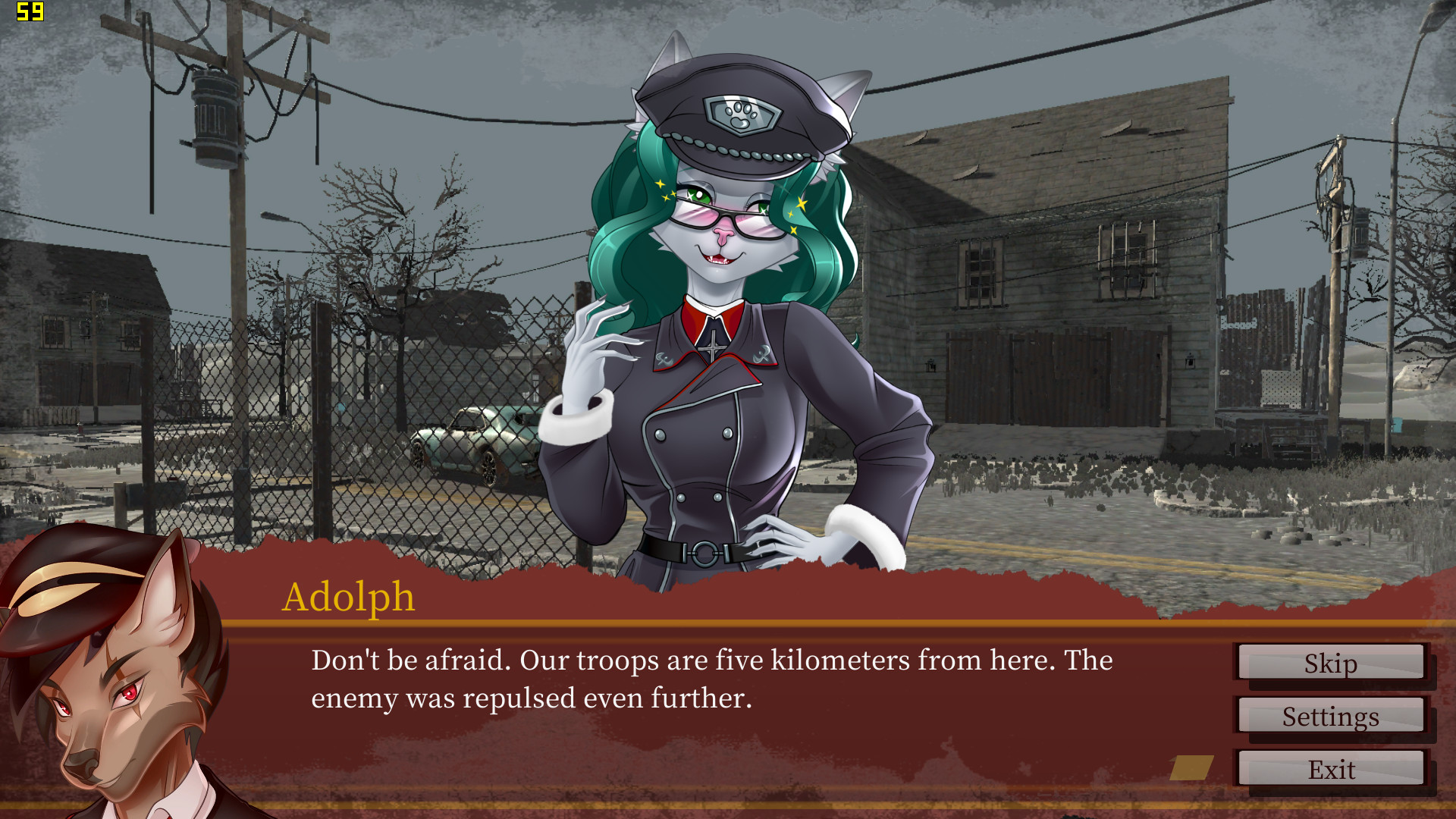This screenshot has width=1456, height=819.
Task: Open the Exit menu option
Action: pos(1332,770)
